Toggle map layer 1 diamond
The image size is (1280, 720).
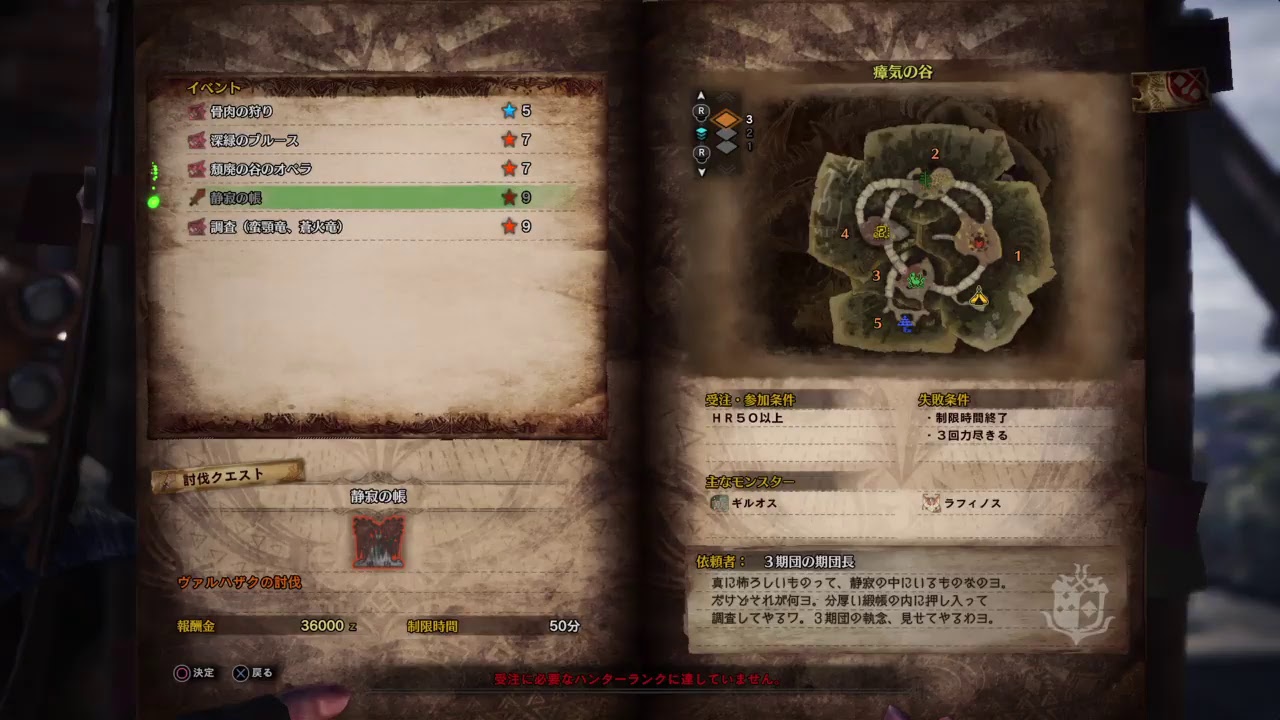[727, 148]
